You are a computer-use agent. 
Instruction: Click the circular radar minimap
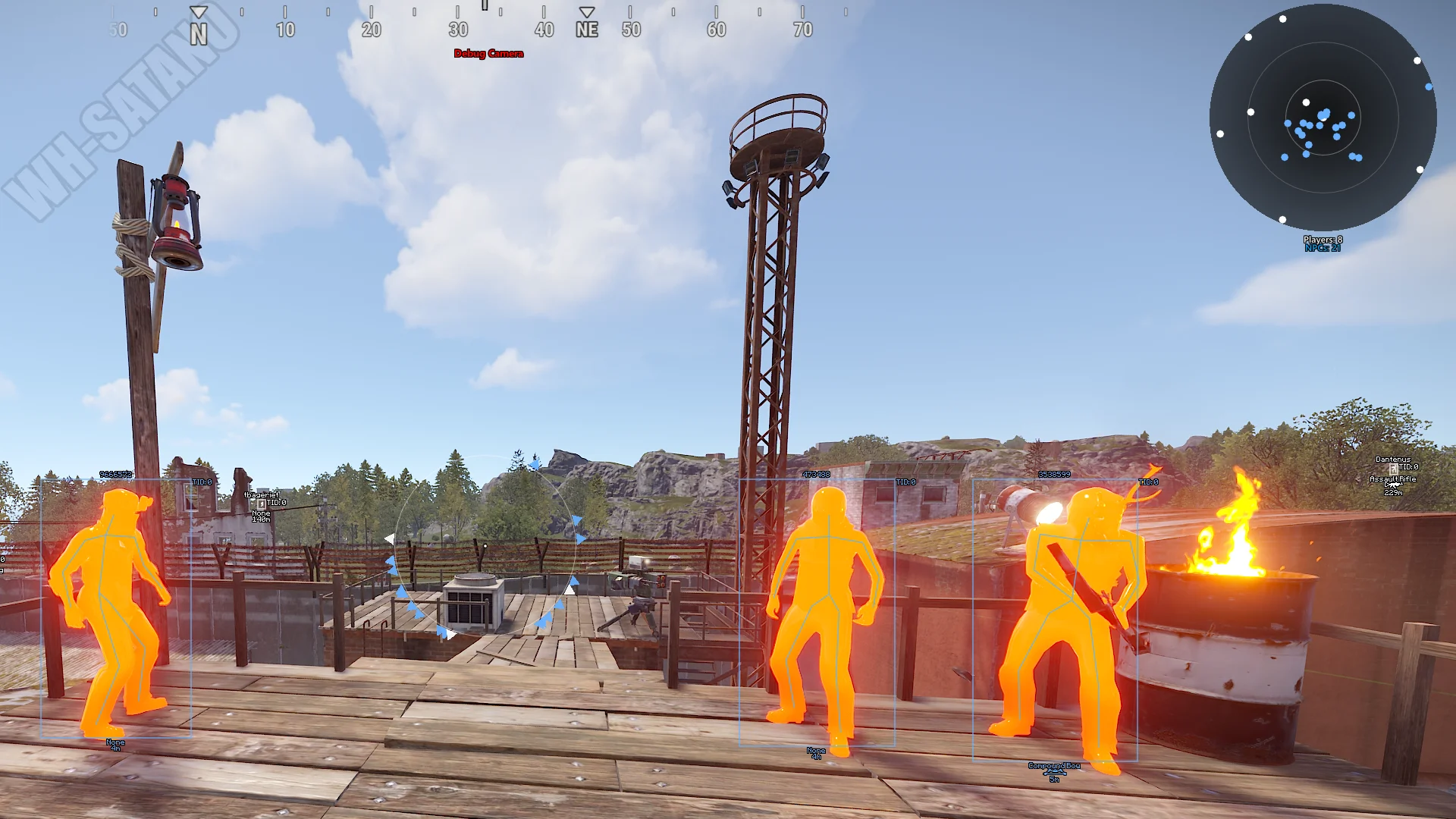pyautogui.click(x=1323, y=118)
